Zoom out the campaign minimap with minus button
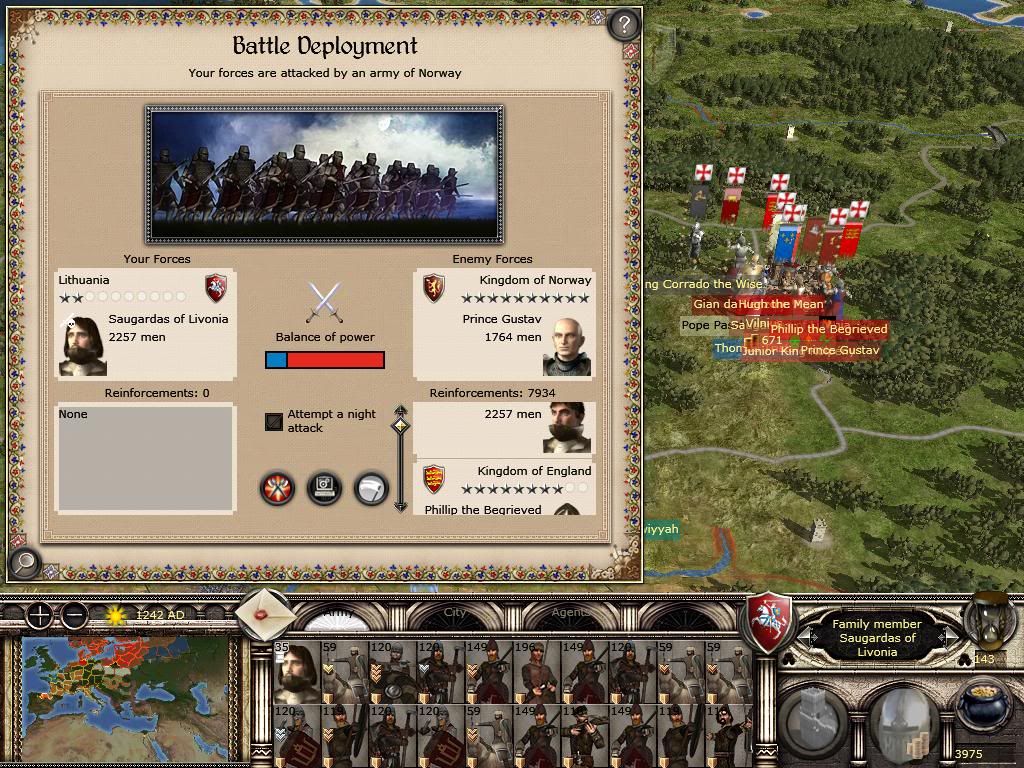The width and height of the screenshot is (1024, 768). [x=73, y=616]
